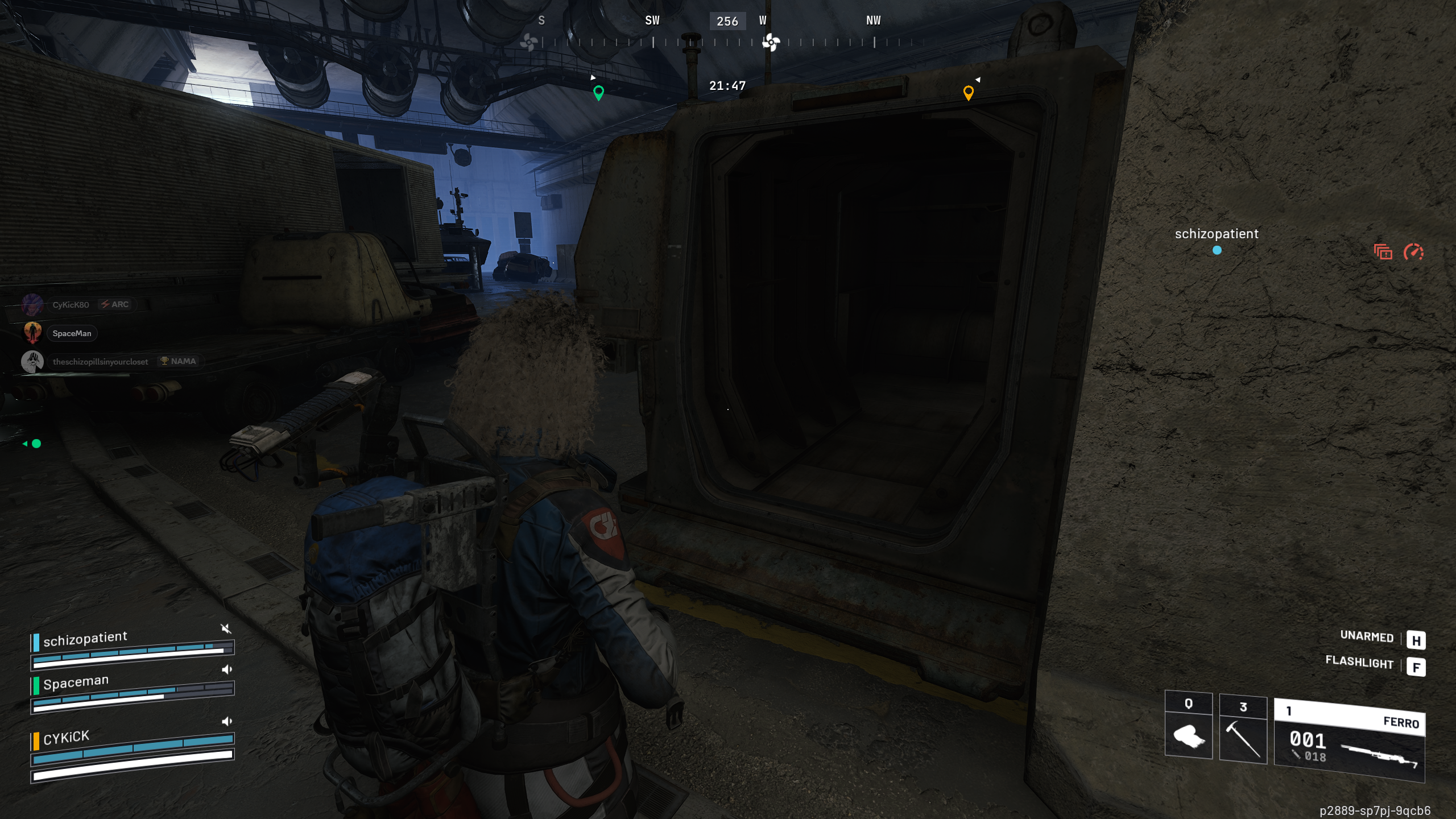Mute Spaceman's speaker icon
Image resolution: width=1456 pixels, height=819 pixels.
(x=227, y=669)
